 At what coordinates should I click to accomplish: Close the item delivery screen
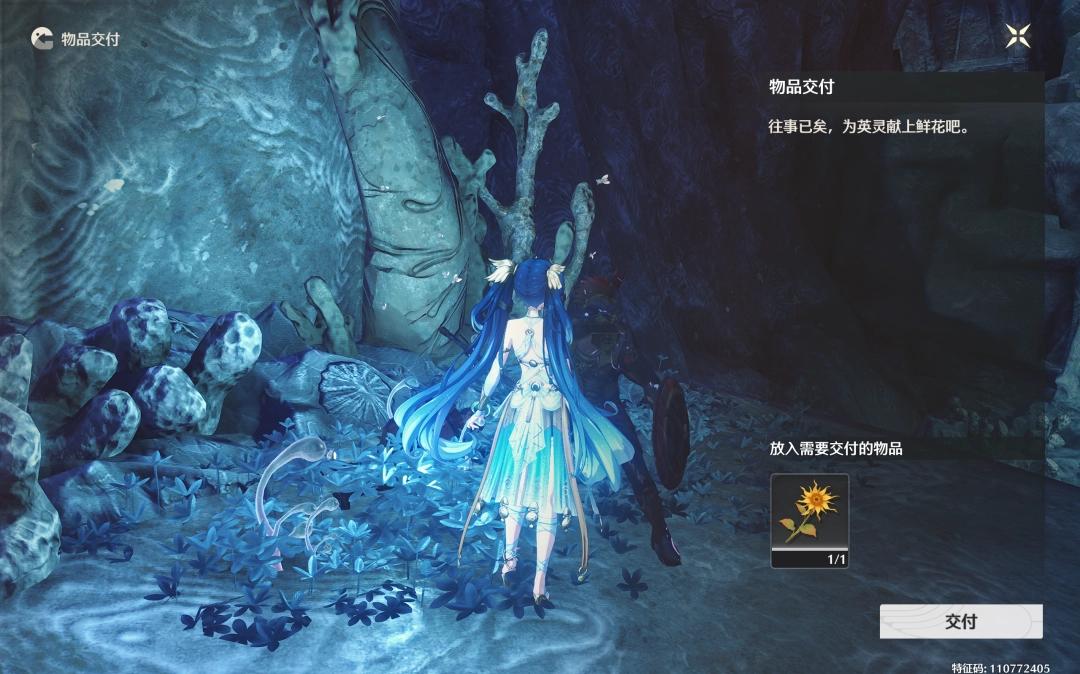[1018, 37]
